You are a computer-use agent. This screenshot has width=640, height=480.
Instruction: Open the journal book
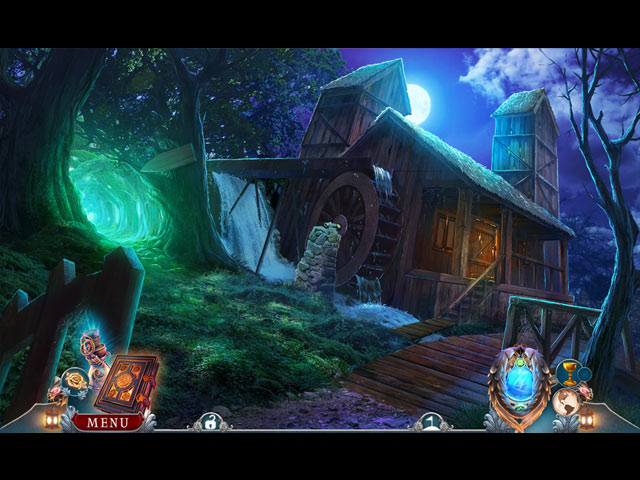pyautogui.click(x=126, y=381)
